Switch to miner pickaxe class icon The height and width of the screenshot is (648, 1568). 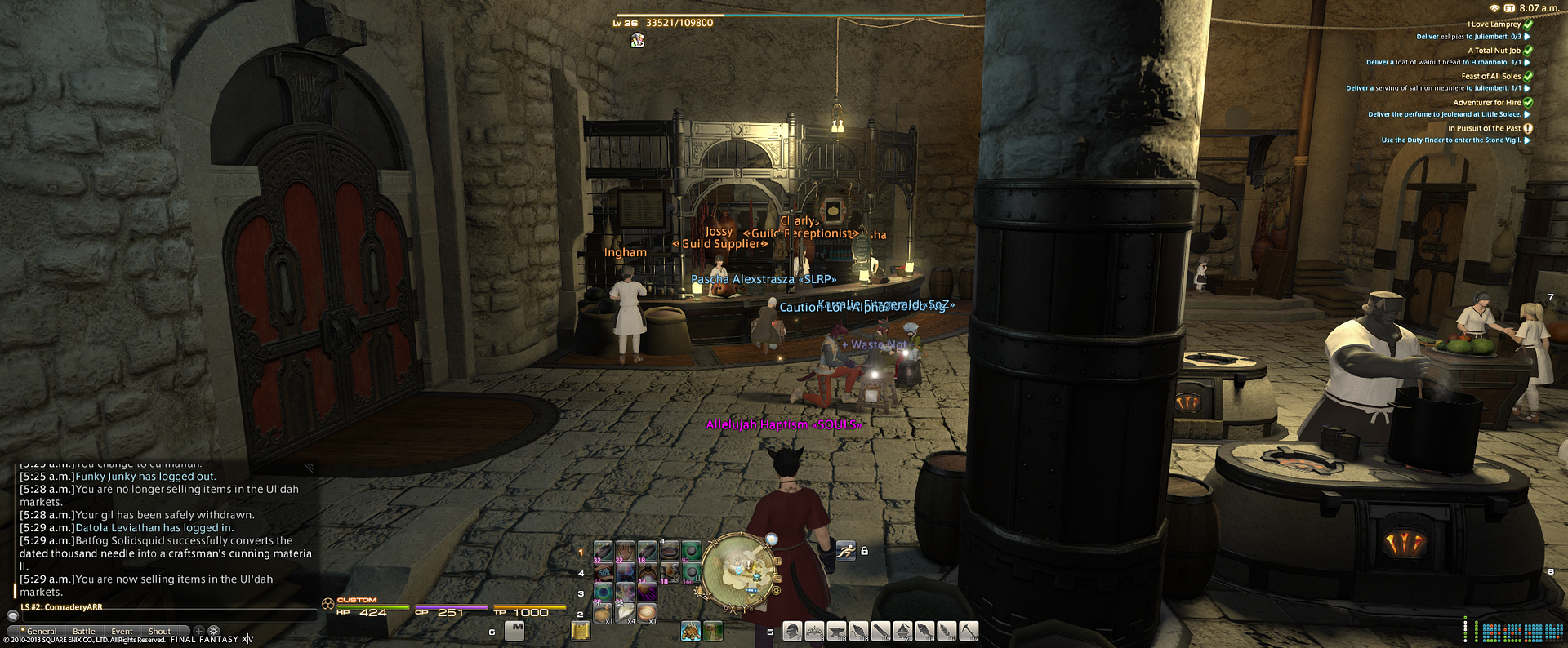tap(969, 631)
